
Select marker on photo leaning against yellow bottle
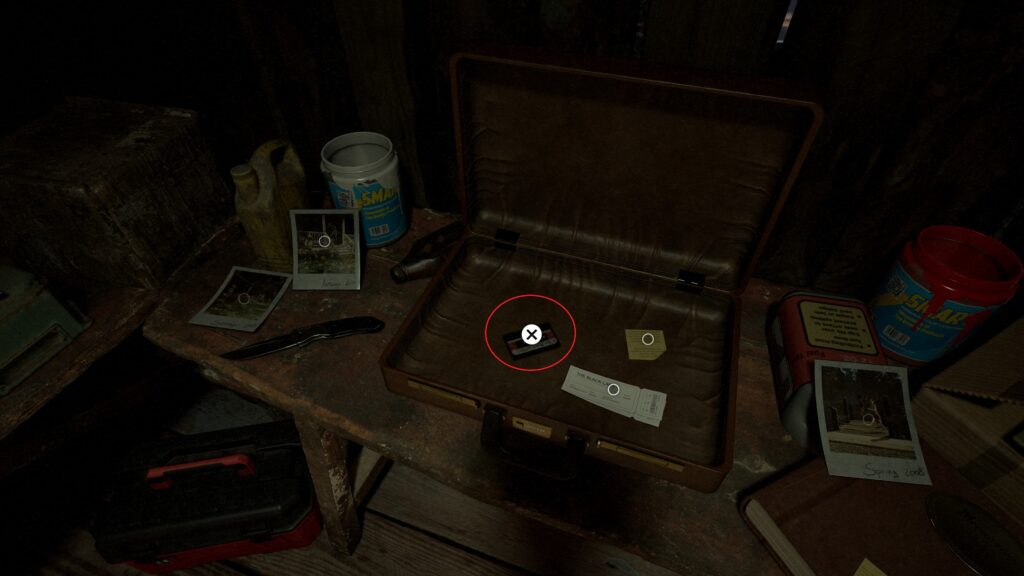tap(324, 241)
